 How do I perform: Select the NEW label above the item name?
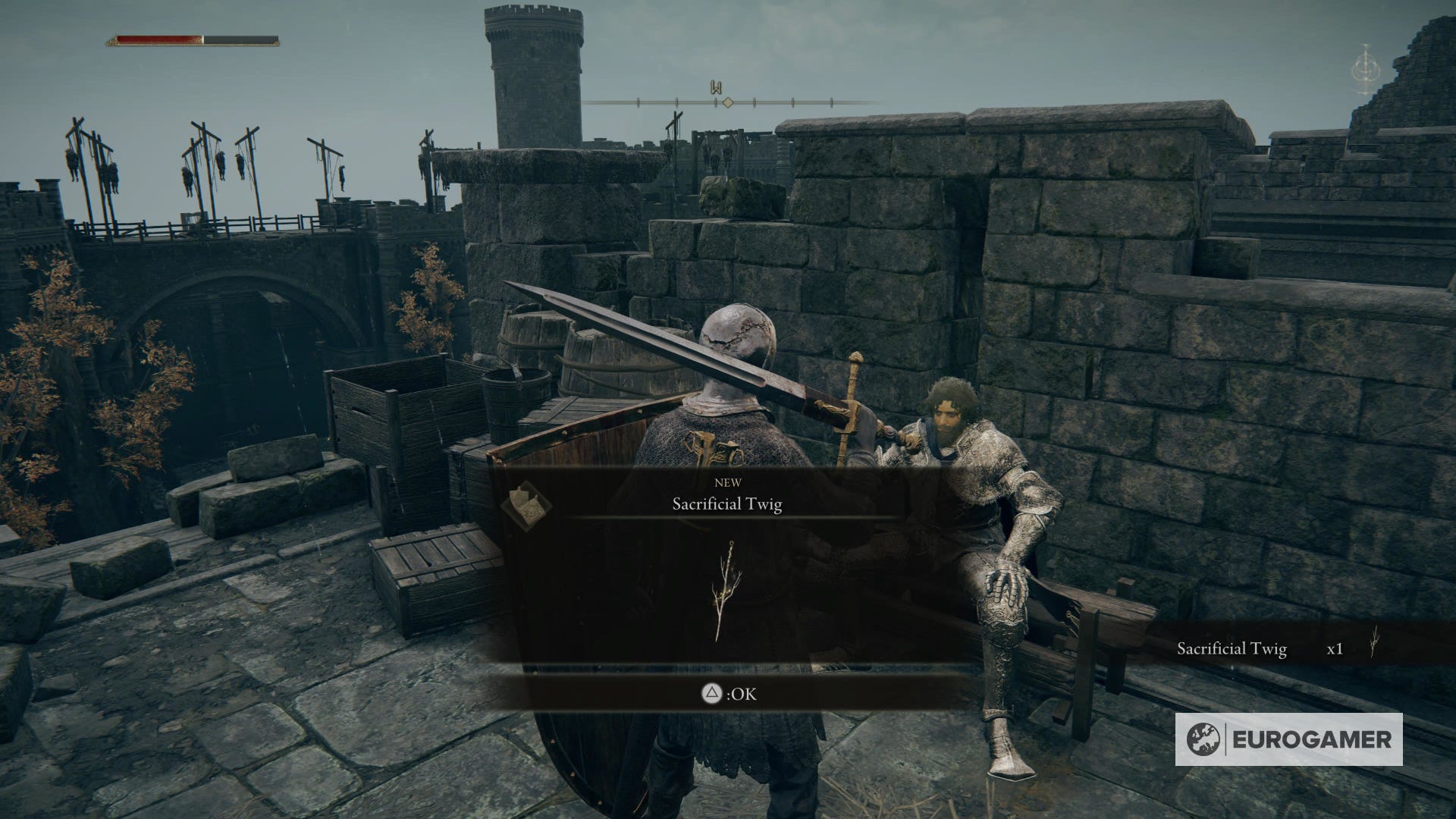[x=728, y=482]
